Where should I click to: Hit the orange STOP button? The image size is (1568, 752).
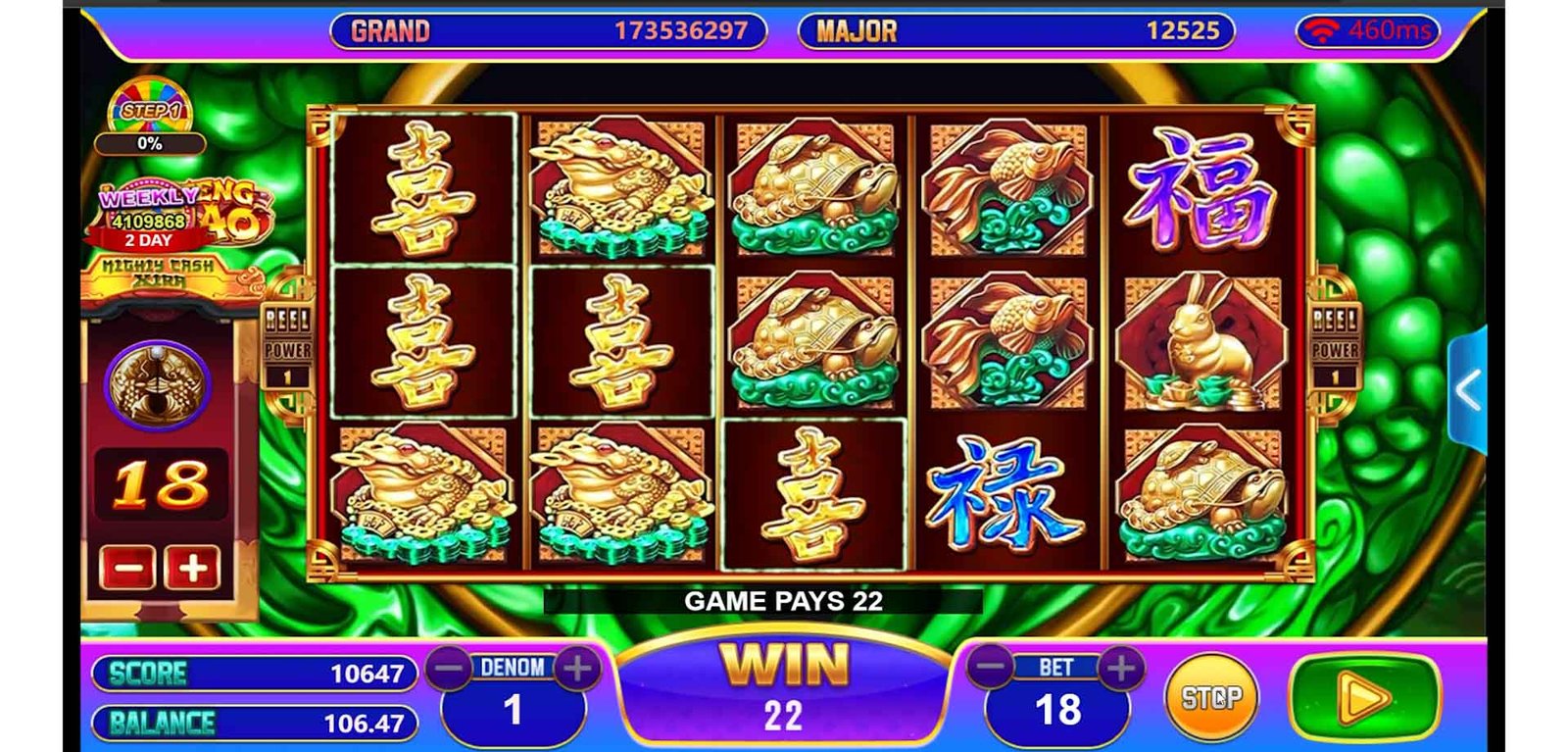[x=1210, y=698]
